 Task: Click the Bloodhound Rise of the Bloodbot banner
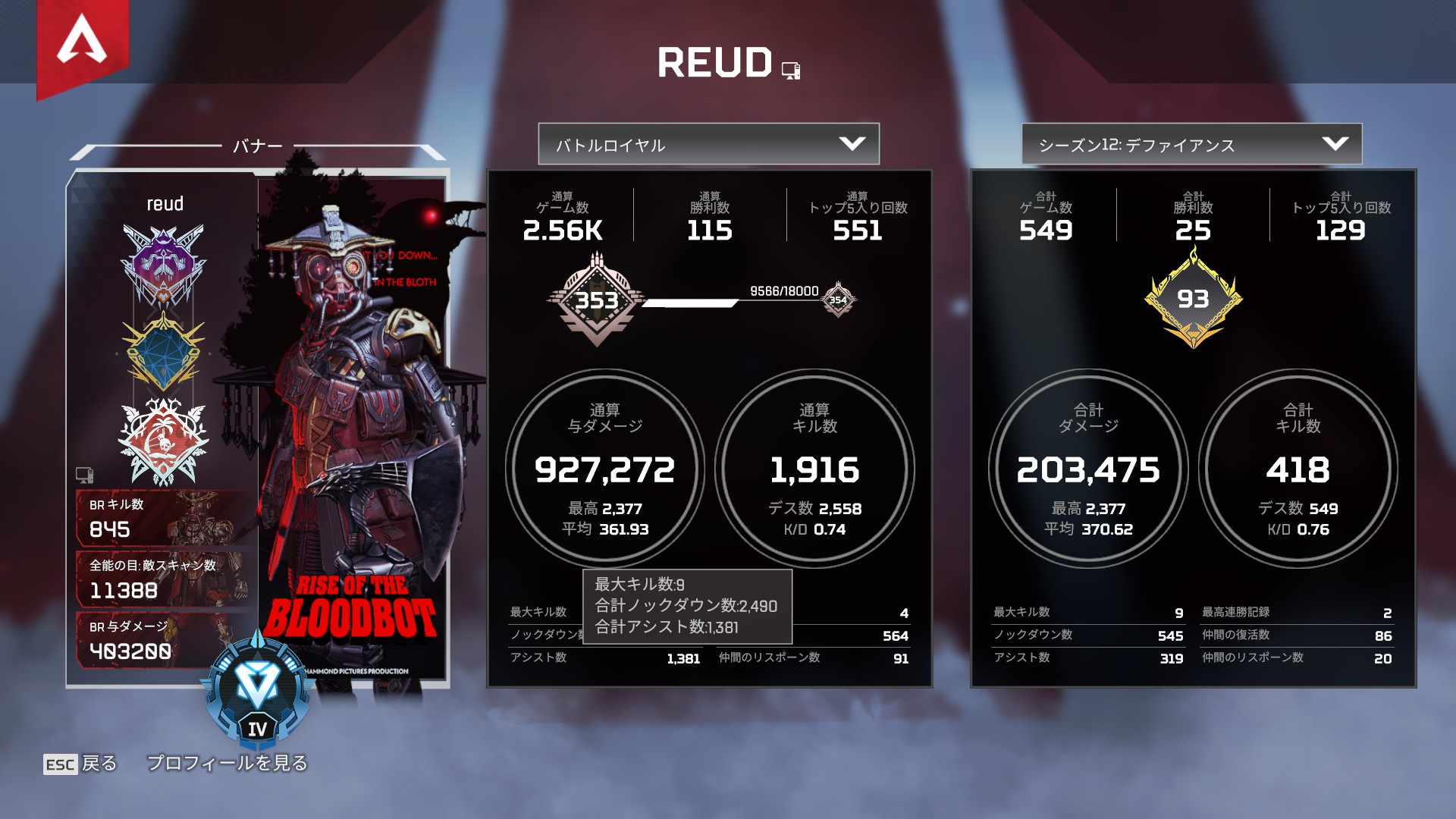pos(353,425)
